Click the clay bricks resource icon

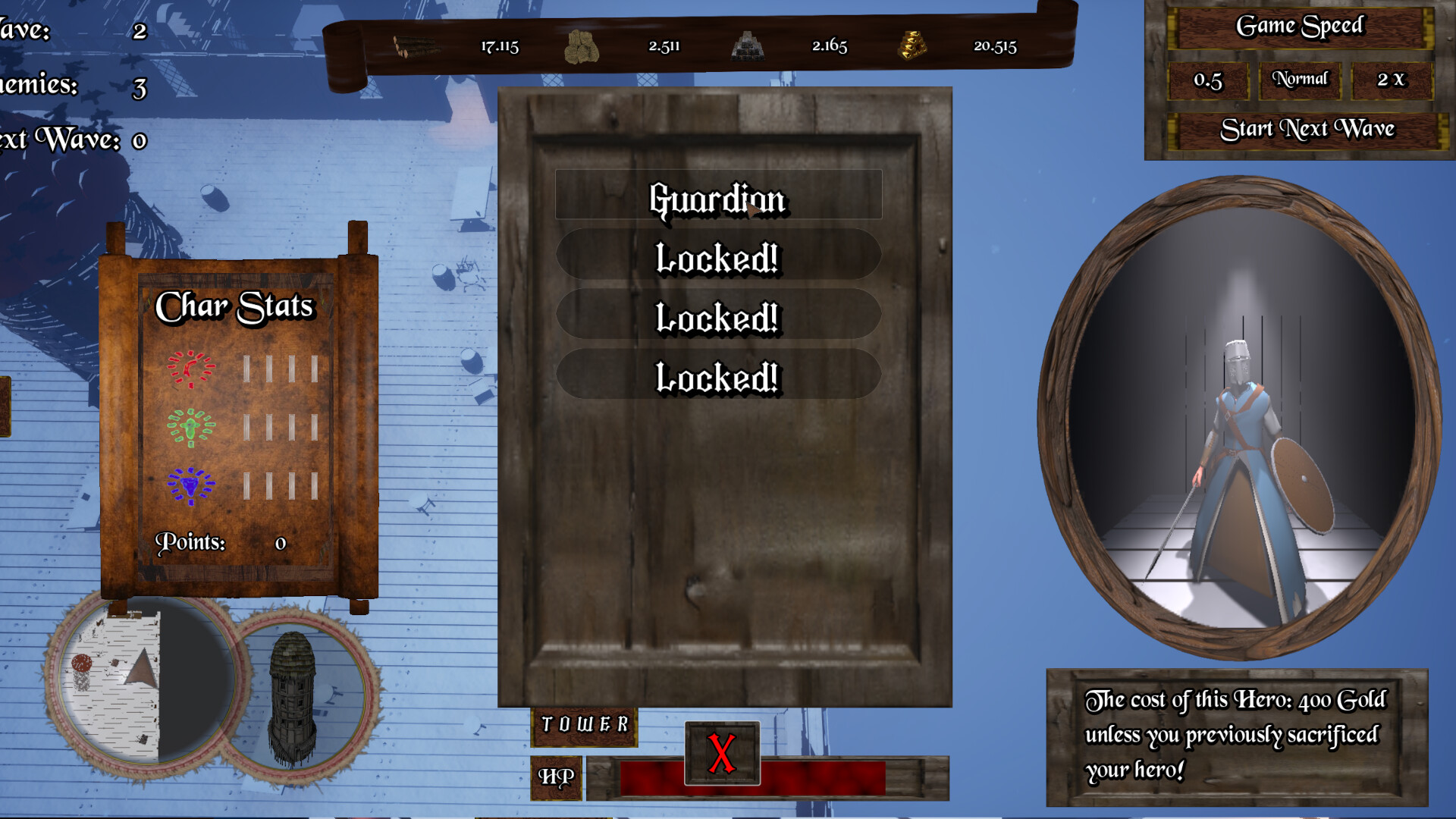(582, 45)
